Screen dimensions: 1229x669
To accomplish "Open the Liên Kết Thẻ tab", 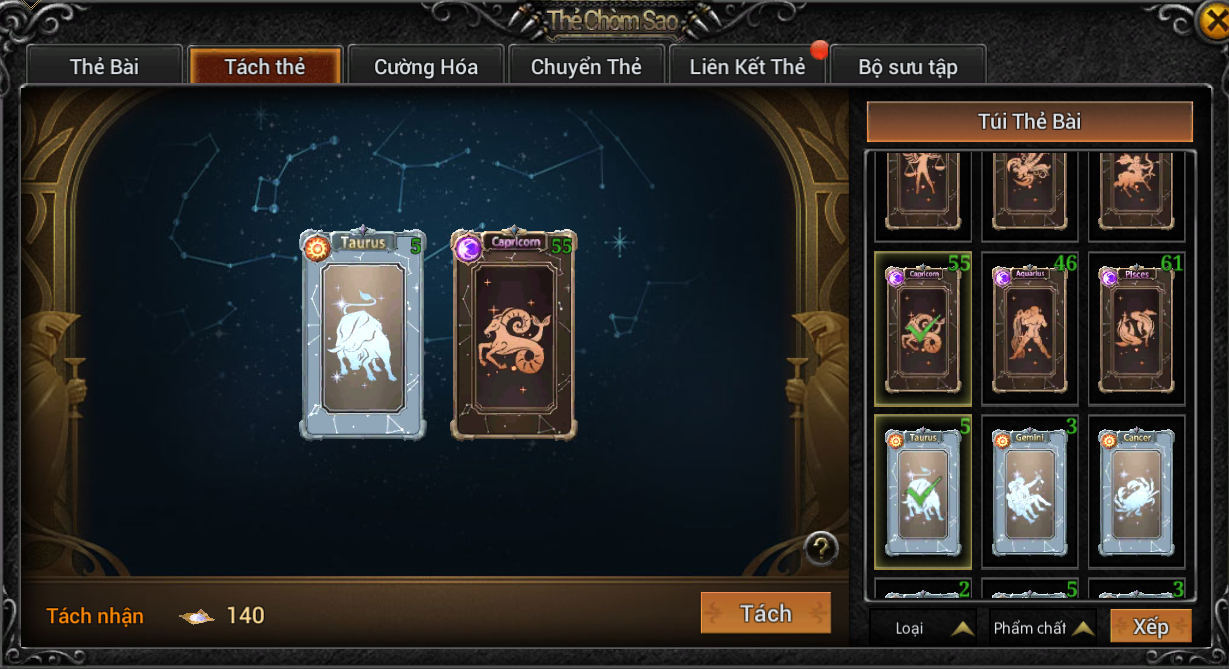I will tap(747, 67).
